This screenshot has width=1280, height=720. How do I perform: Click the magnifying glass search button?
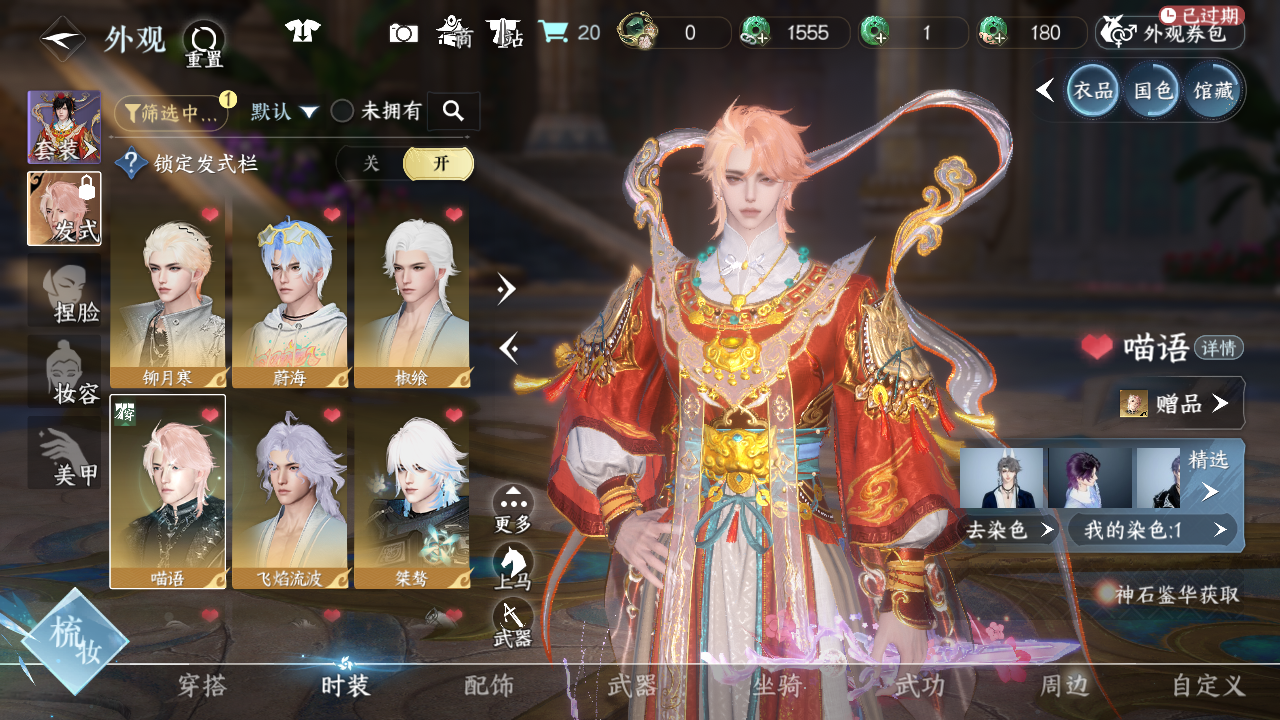point(453,111)
